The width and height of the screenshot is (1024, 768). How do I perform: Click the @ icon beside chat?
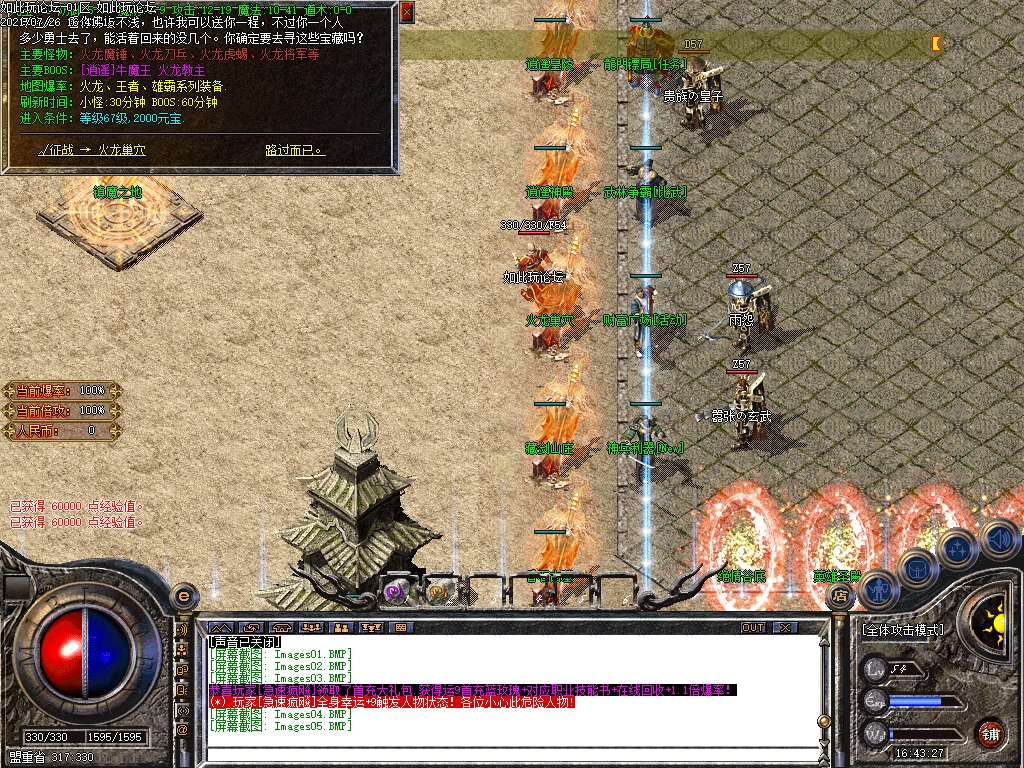click(x=182, y=730)
